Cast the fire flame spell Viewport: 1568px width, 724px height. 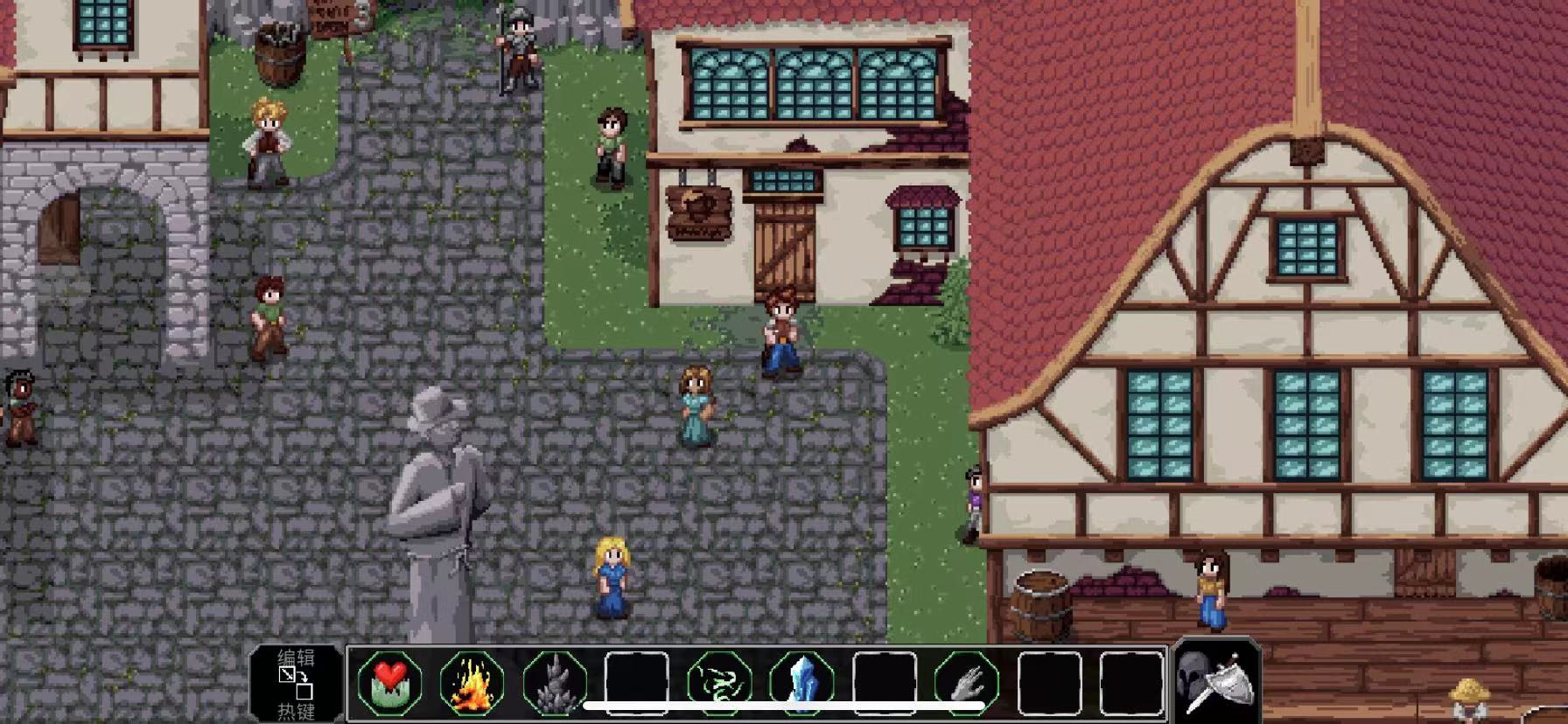[472, 682]
